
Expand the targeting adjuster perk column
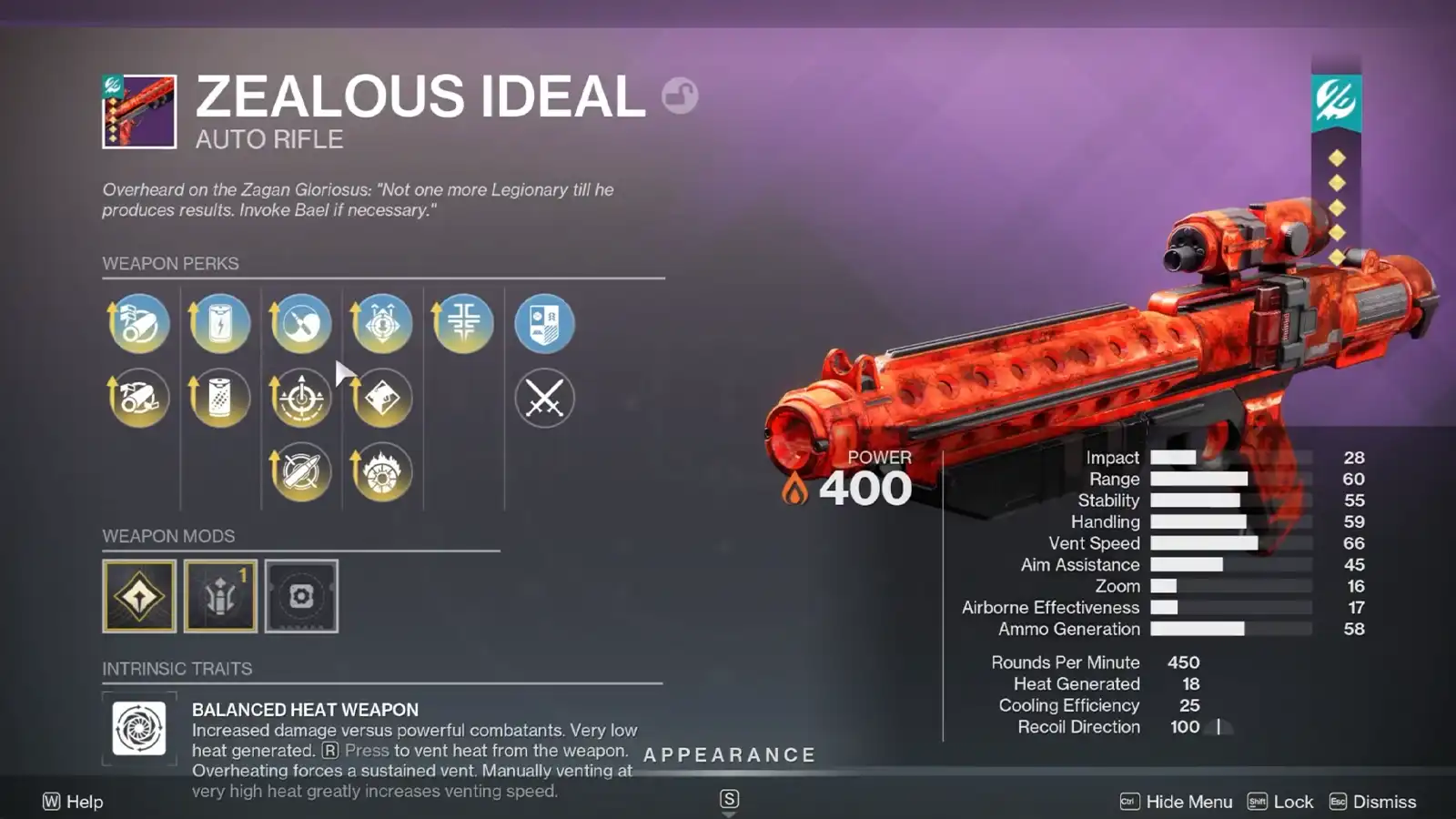pos(300,398)
